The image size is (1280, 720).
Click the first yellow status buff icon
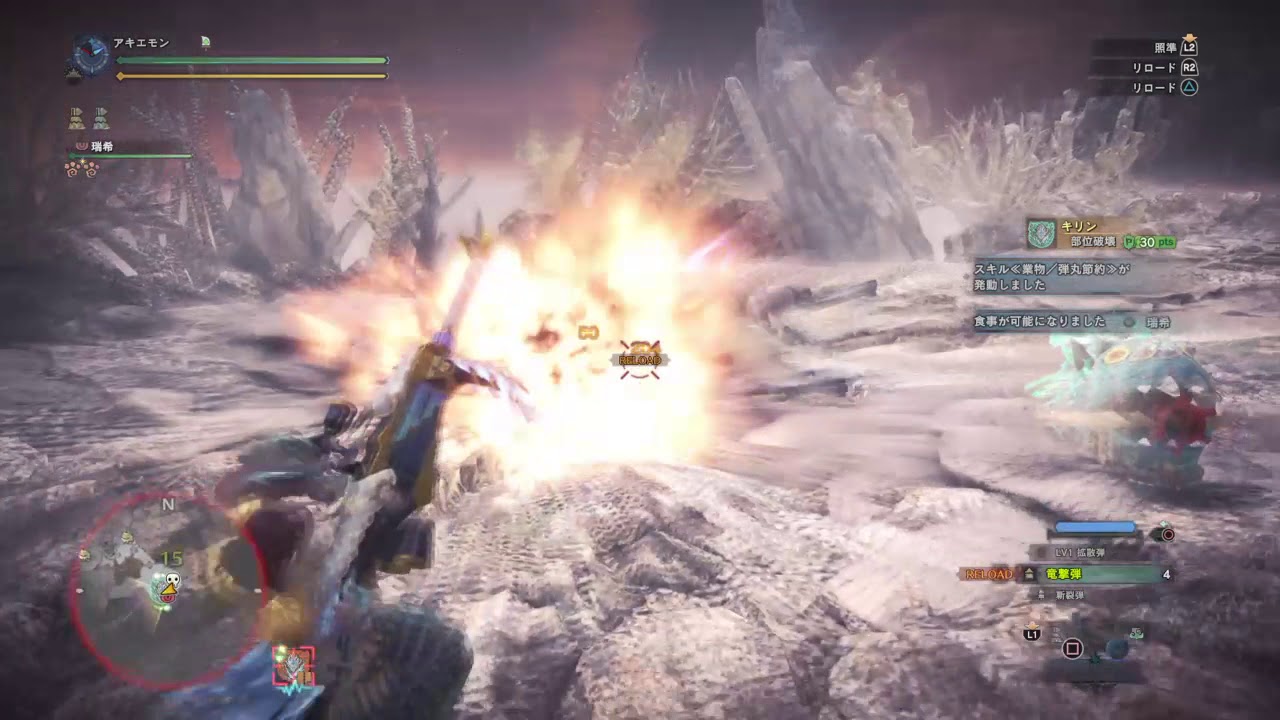tap(76, 118)
